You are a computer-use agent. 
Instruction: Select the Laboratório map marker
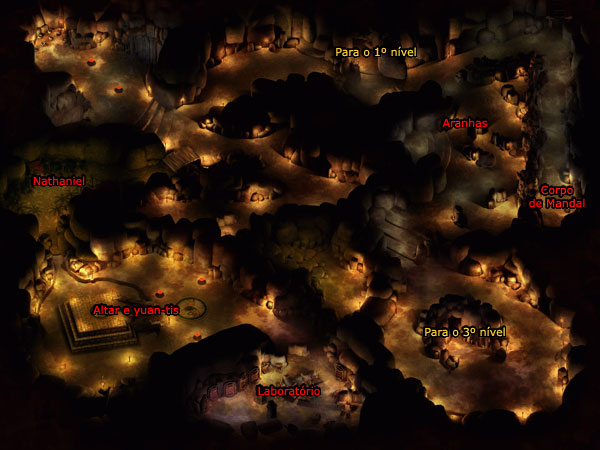[288, 391]
